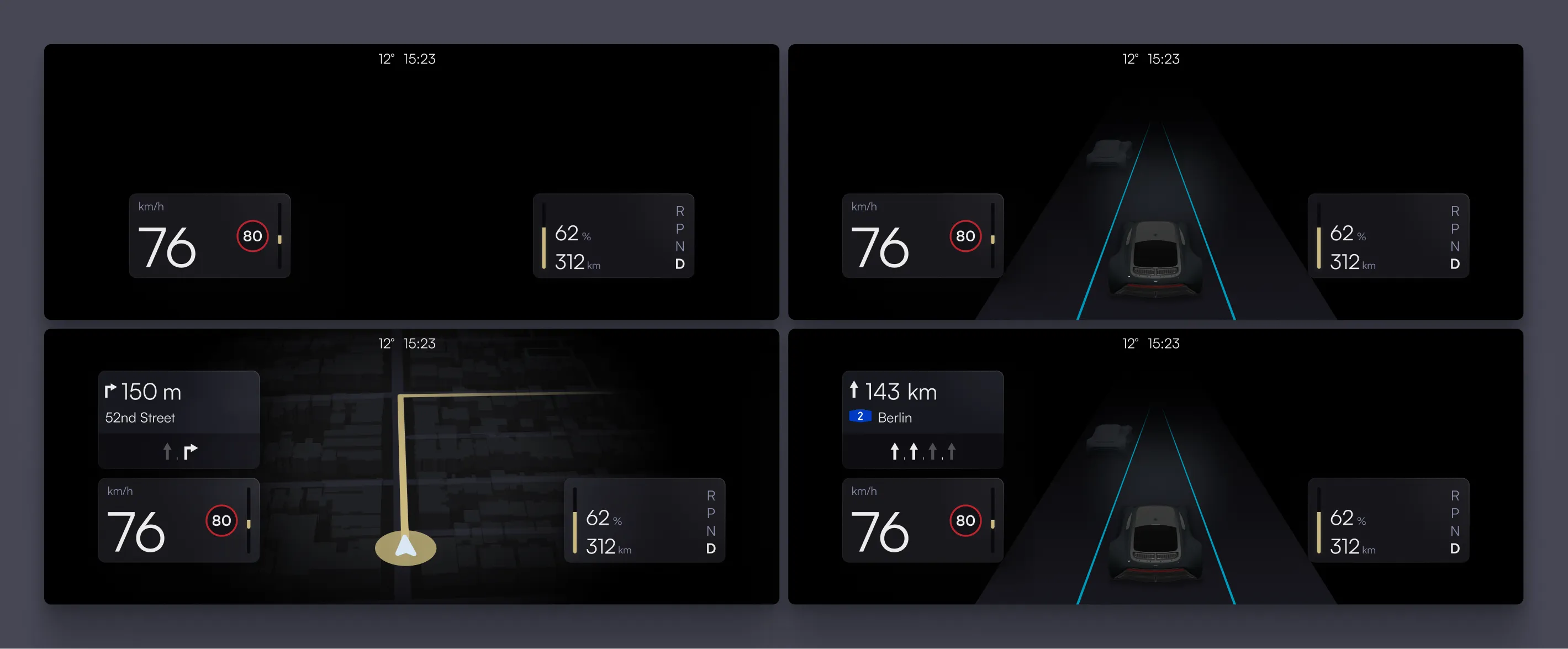Toggle the second highlighted lane arrow
Screen dimensions: 1568x649
(x=914, y=451)
